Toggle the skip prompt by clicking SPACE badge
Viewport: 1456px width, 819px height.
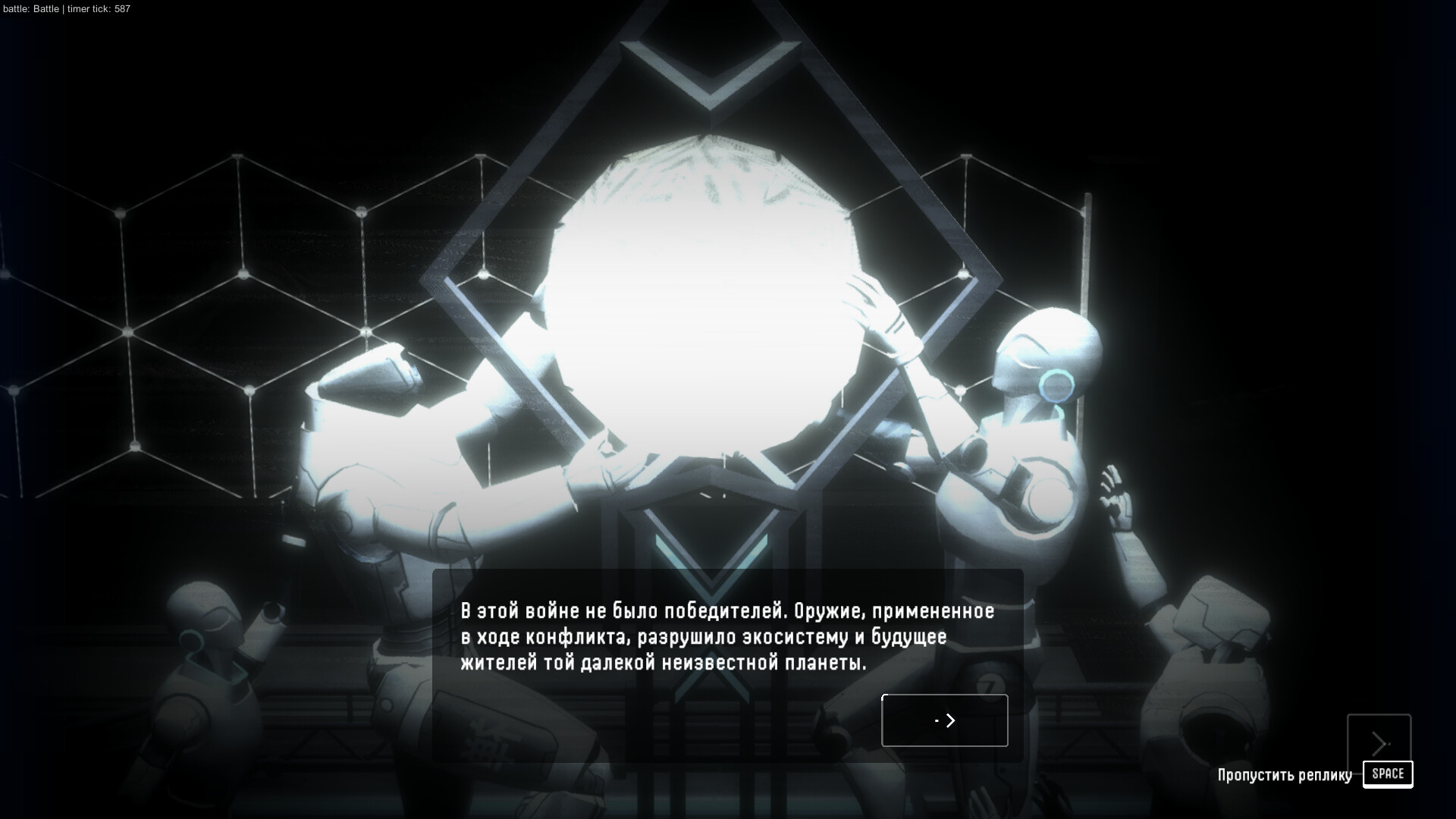1388,774
